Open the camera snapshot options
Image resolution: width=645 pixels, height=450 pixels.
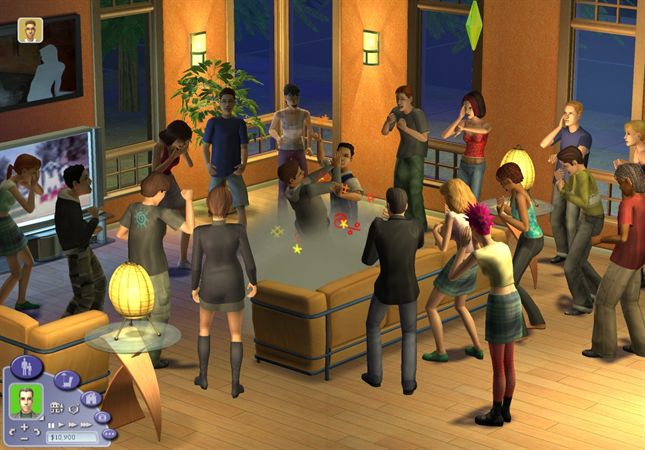point(103,416)
